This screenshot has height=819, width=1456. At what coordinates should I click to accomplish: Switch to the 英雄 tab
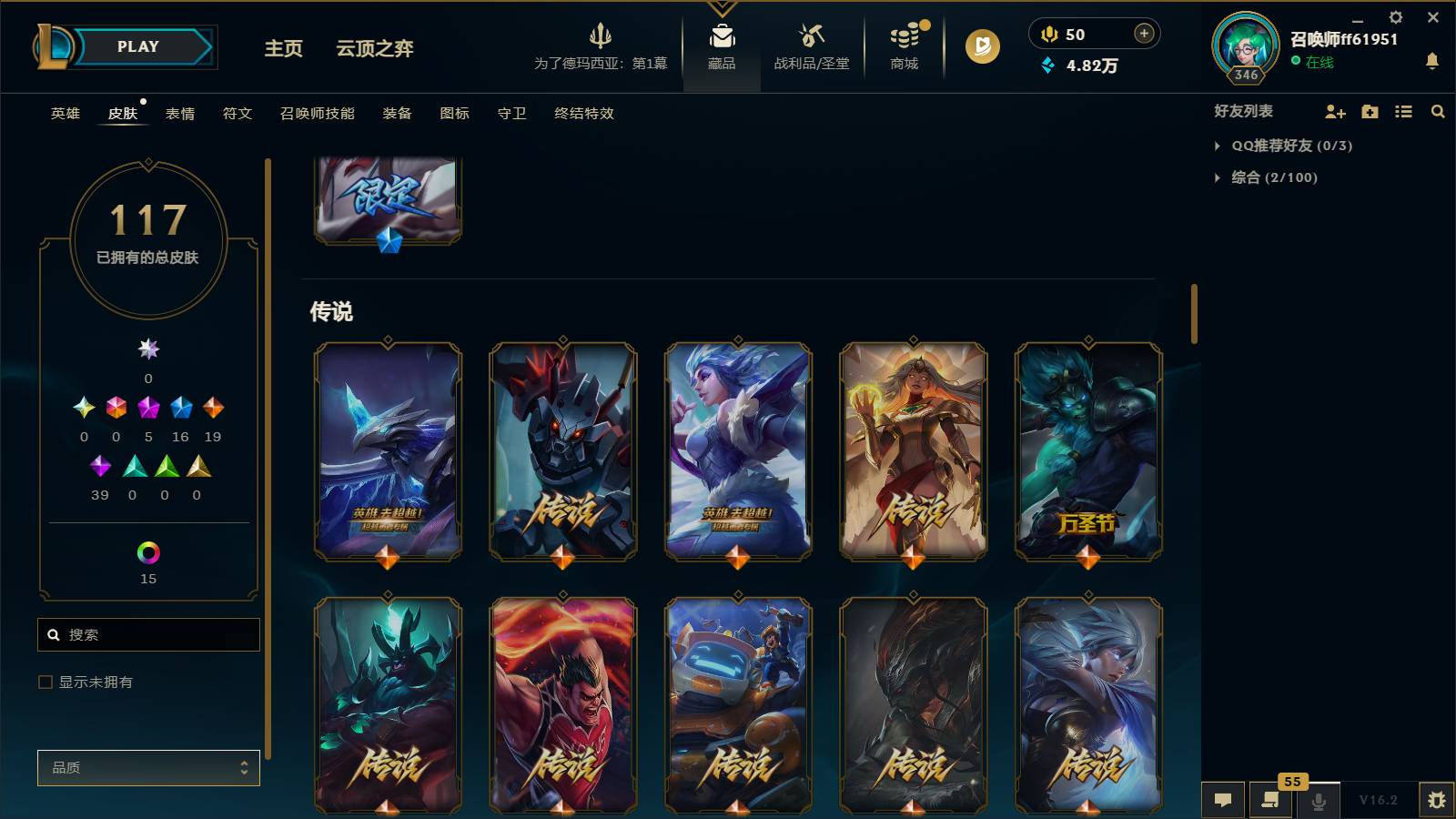click(x=63, y=114)
